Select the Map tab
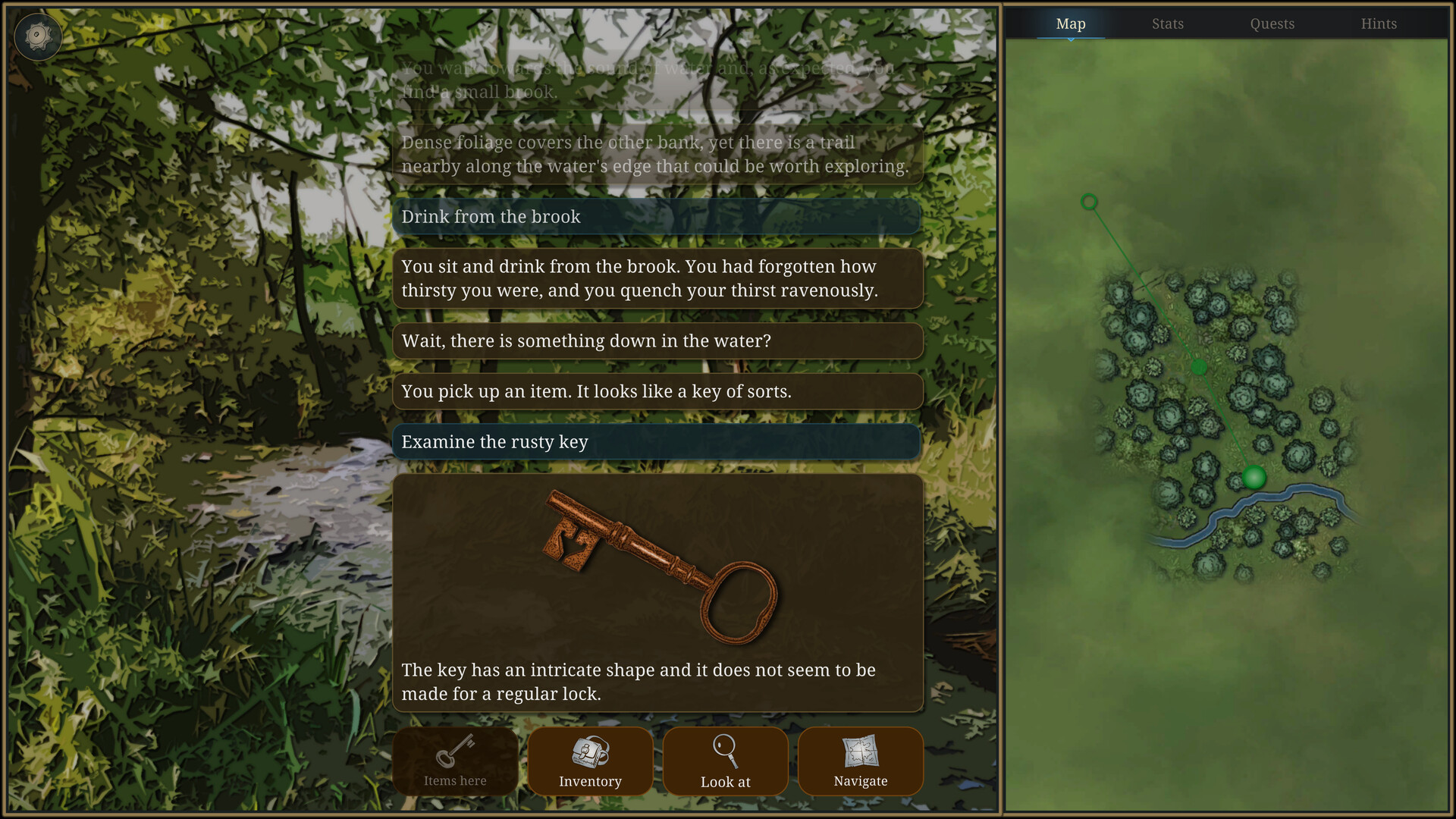The image size is (1456, 819). coord(1070,24)
